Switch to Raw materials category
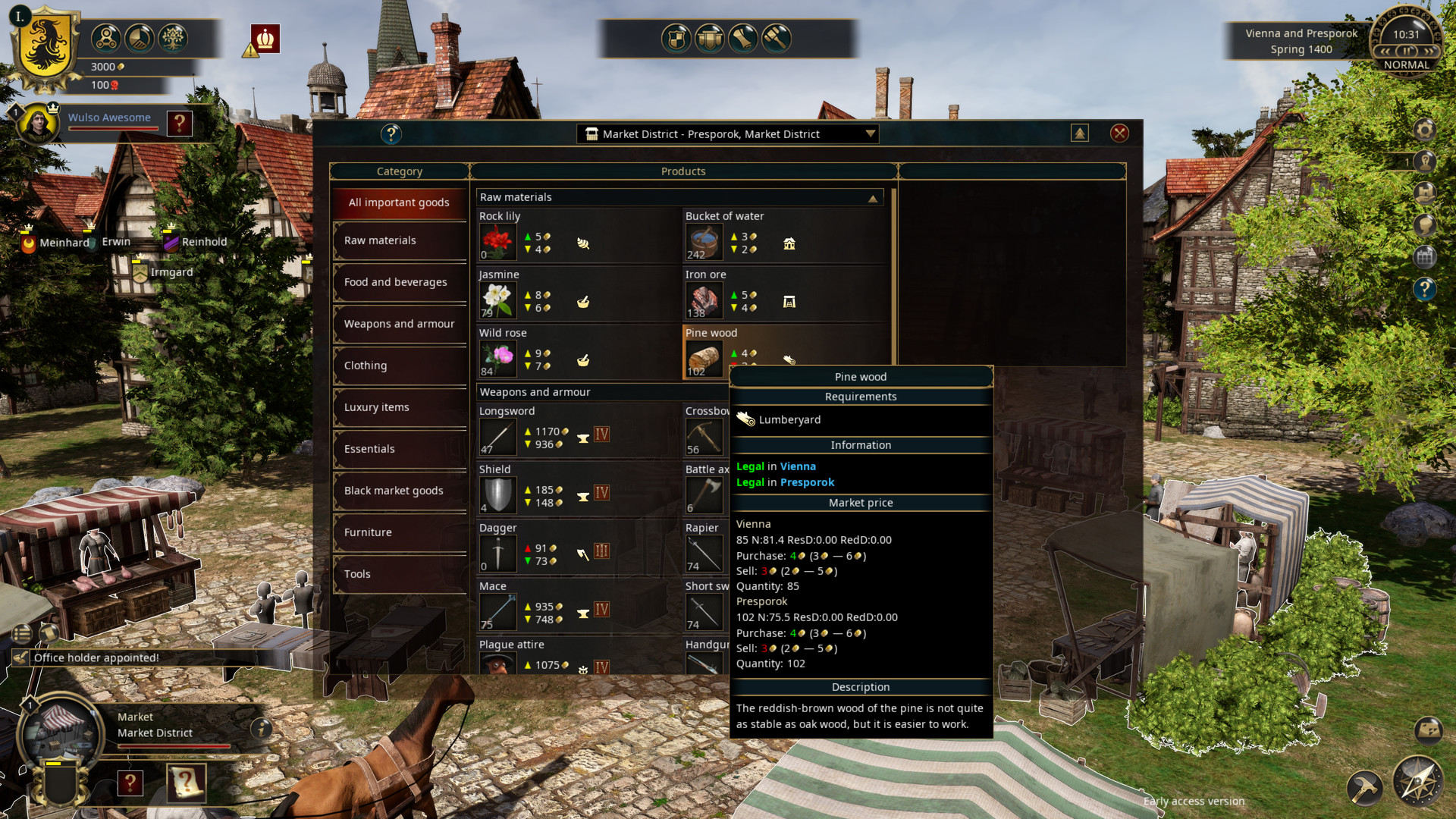The height and width of the screenshot is (819, 1456). 399,240
